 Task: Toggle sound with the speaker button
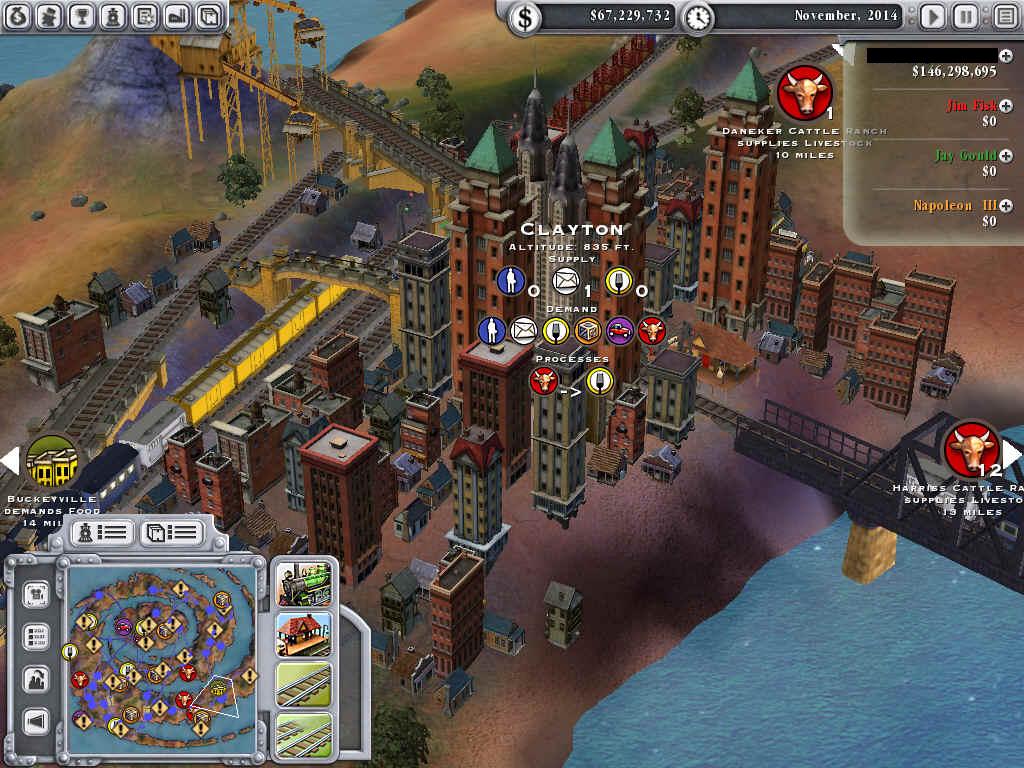[x=37, y=721]
